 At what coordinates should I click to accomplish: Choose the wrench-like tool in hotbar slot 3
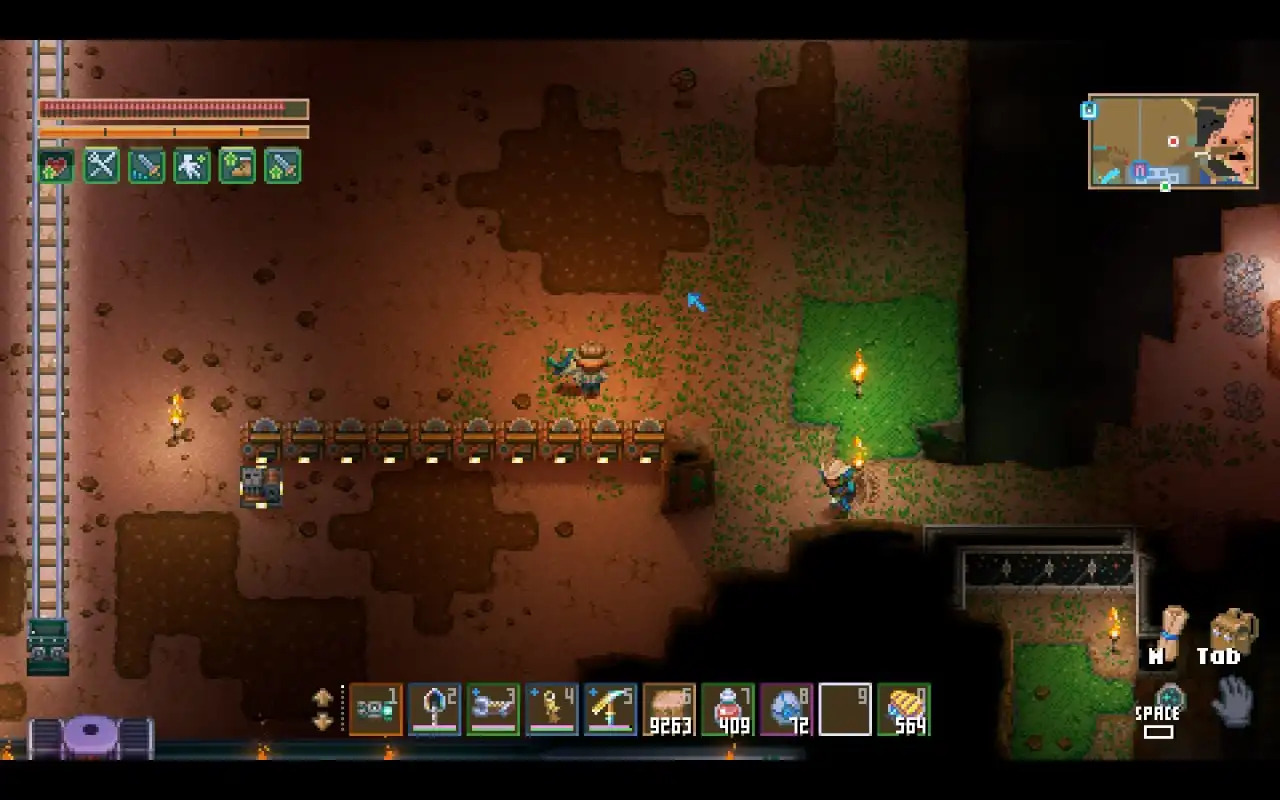(x=493, y=709)
